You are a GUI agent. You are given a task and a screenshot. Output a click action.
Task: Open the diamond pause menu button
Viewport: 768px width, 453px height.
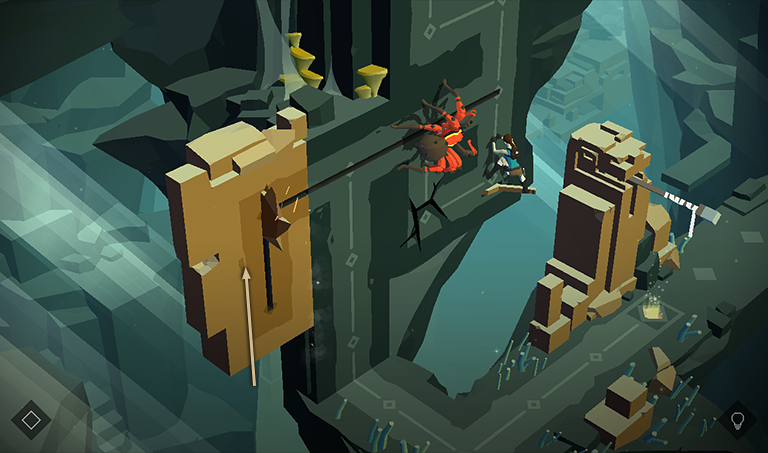pyautogui.click(x=31, y=419)
